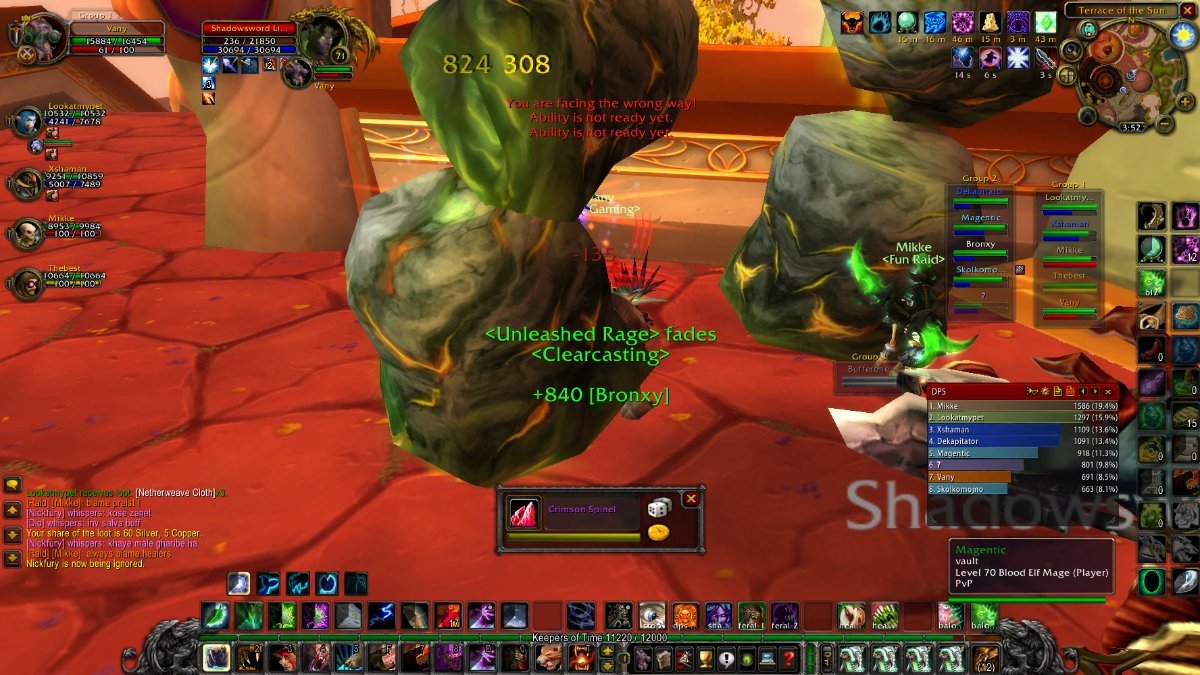Roll Greed with the gold coin button
Viewport: 1200px width, 675px height.
pos(658,533)
